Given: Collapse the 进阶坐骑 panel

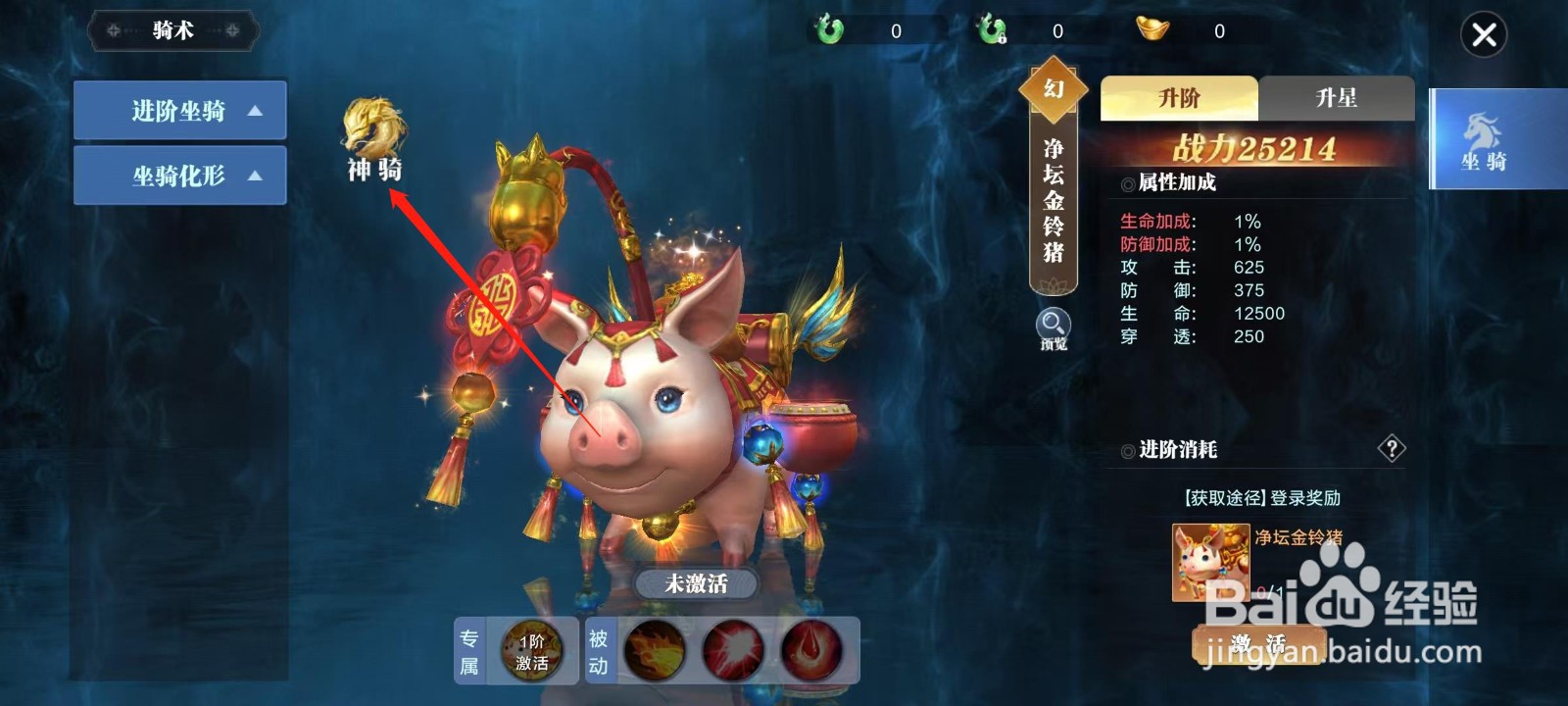Looking at the screenshot, I should (x=178, y=110).
